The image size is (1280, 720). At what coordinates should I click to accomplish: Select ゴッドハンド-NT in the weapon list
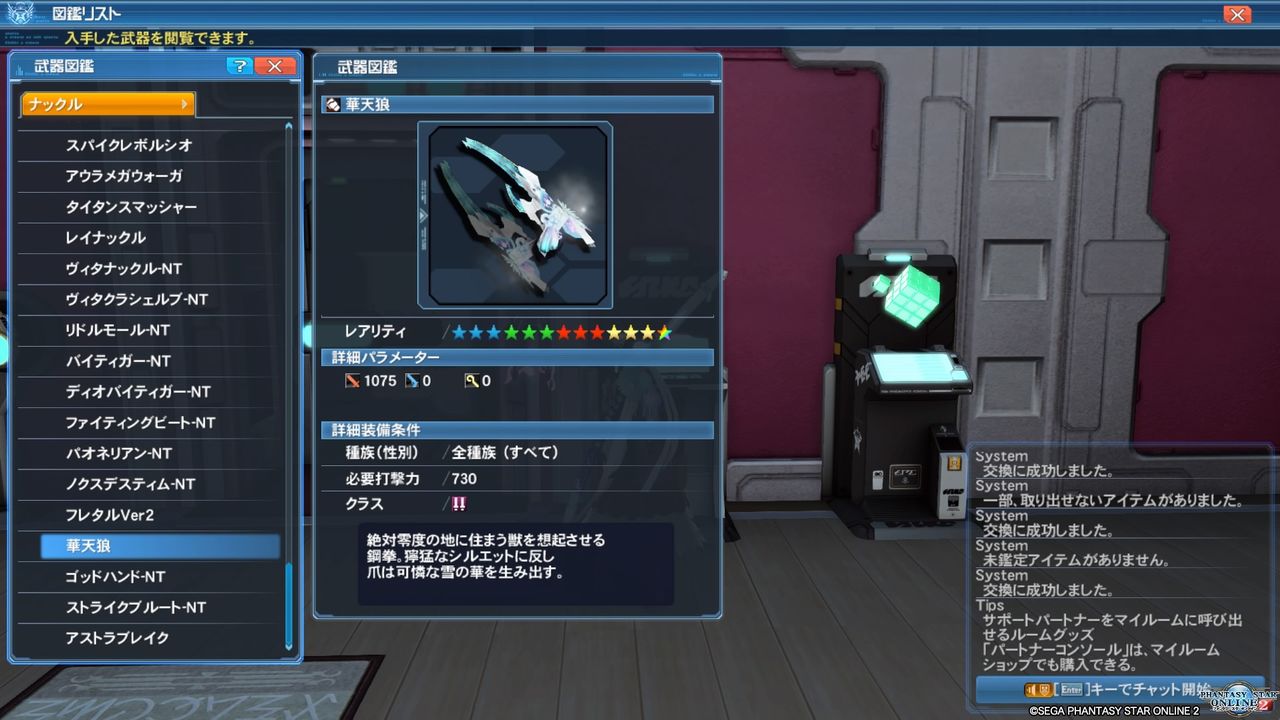coord(130,577)
